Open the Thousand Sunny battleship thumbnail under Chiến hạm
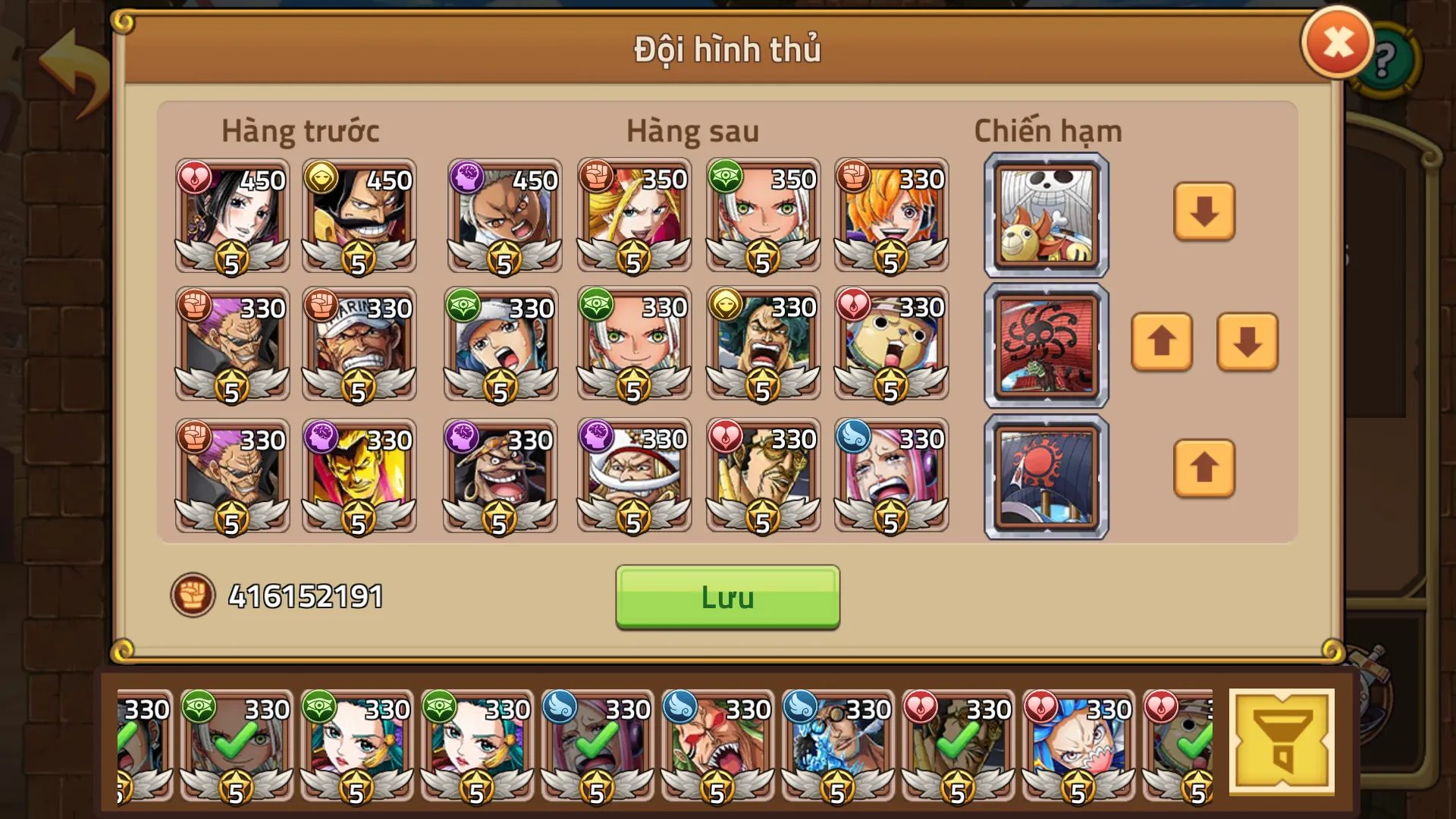 pos(1045,215)
